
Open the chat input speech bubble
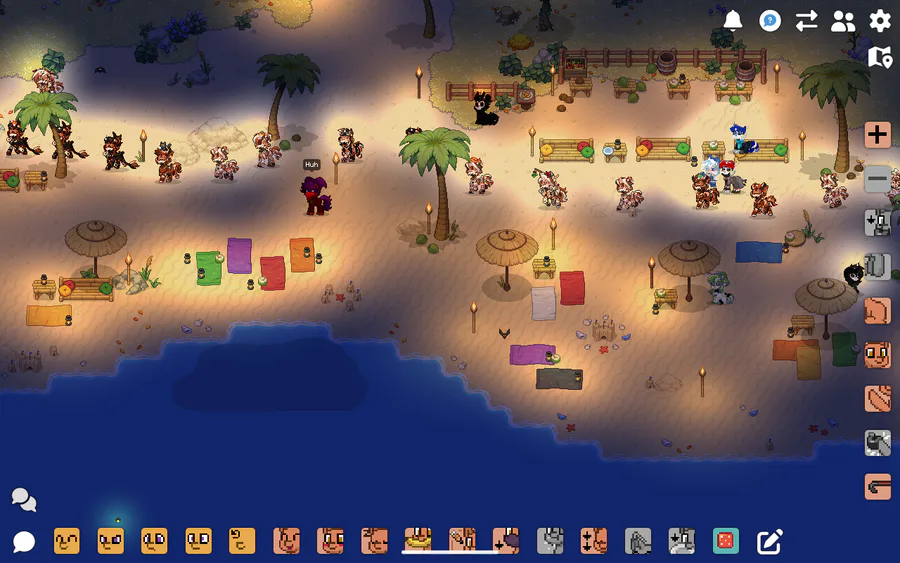click(x=24, y=542)
